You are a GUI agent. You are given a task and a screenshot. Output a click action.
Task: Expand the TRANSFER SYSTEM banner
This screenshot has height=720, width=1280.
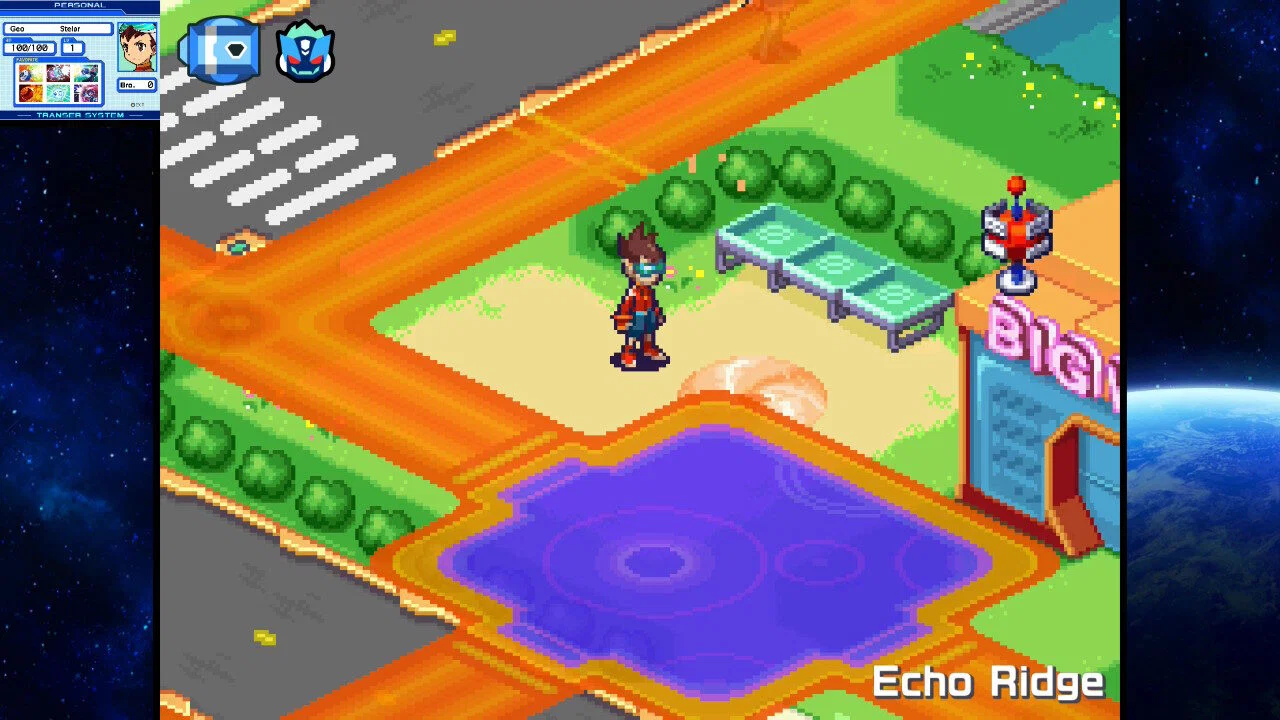[80, 115]
